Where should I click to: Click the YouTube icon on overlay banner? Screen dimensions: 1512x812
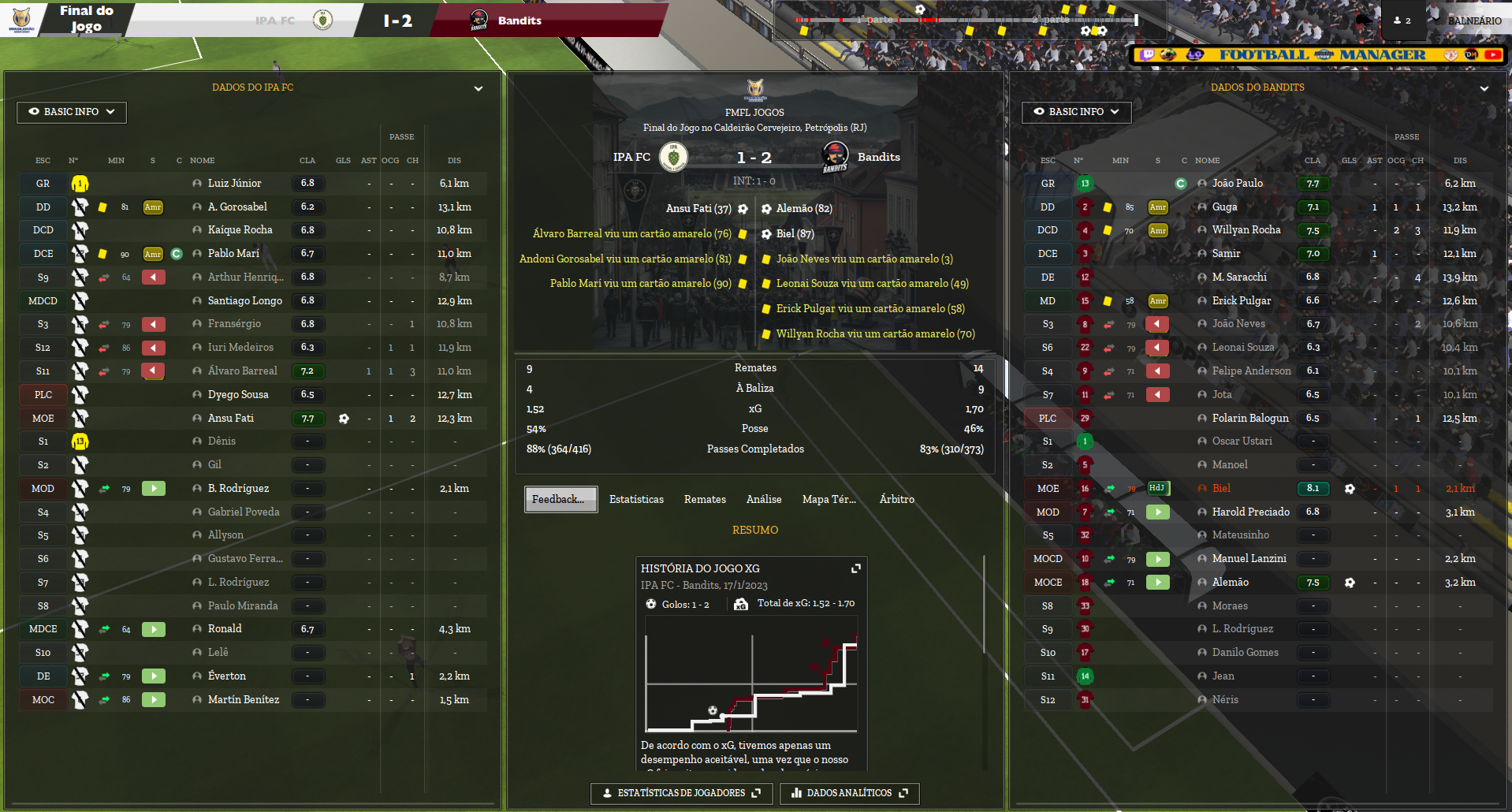click(1492, 55)
